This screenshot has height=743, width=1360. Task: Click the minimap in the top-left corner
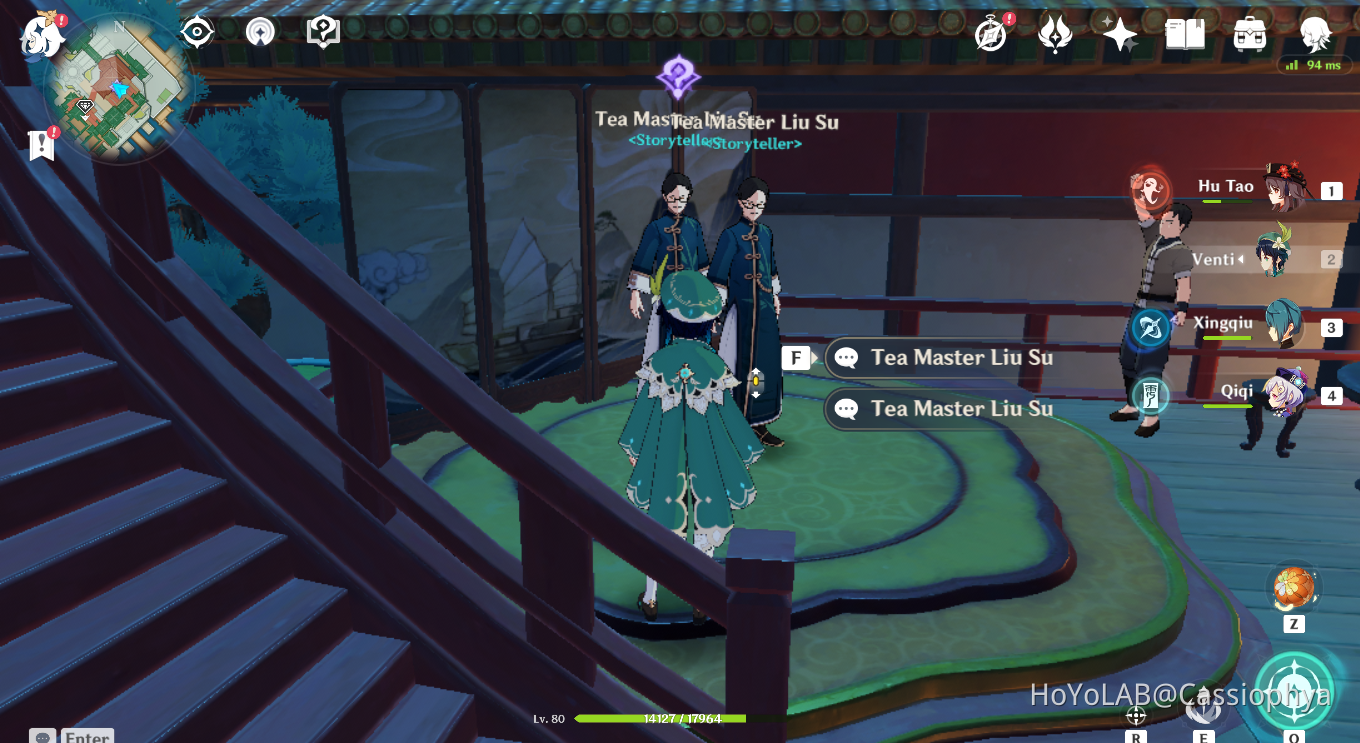[x=120, y=90]
